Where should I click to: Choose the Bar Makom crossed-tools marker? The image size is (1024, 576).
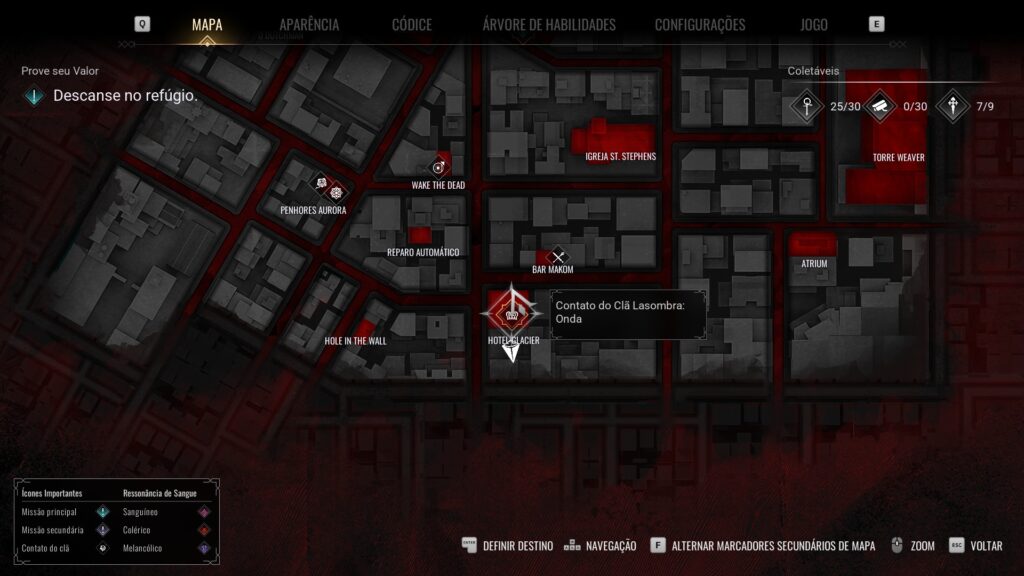tap(558, 257)
